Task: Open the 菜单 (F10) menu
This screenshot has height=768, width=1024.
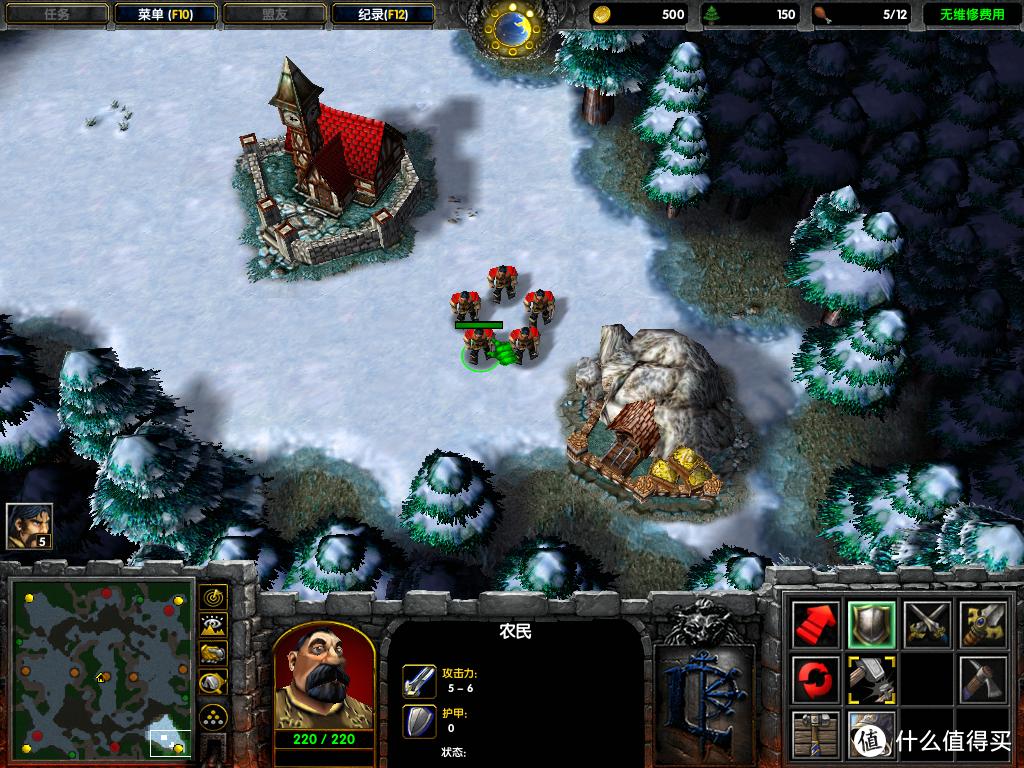Action: (x=164, y=15)
